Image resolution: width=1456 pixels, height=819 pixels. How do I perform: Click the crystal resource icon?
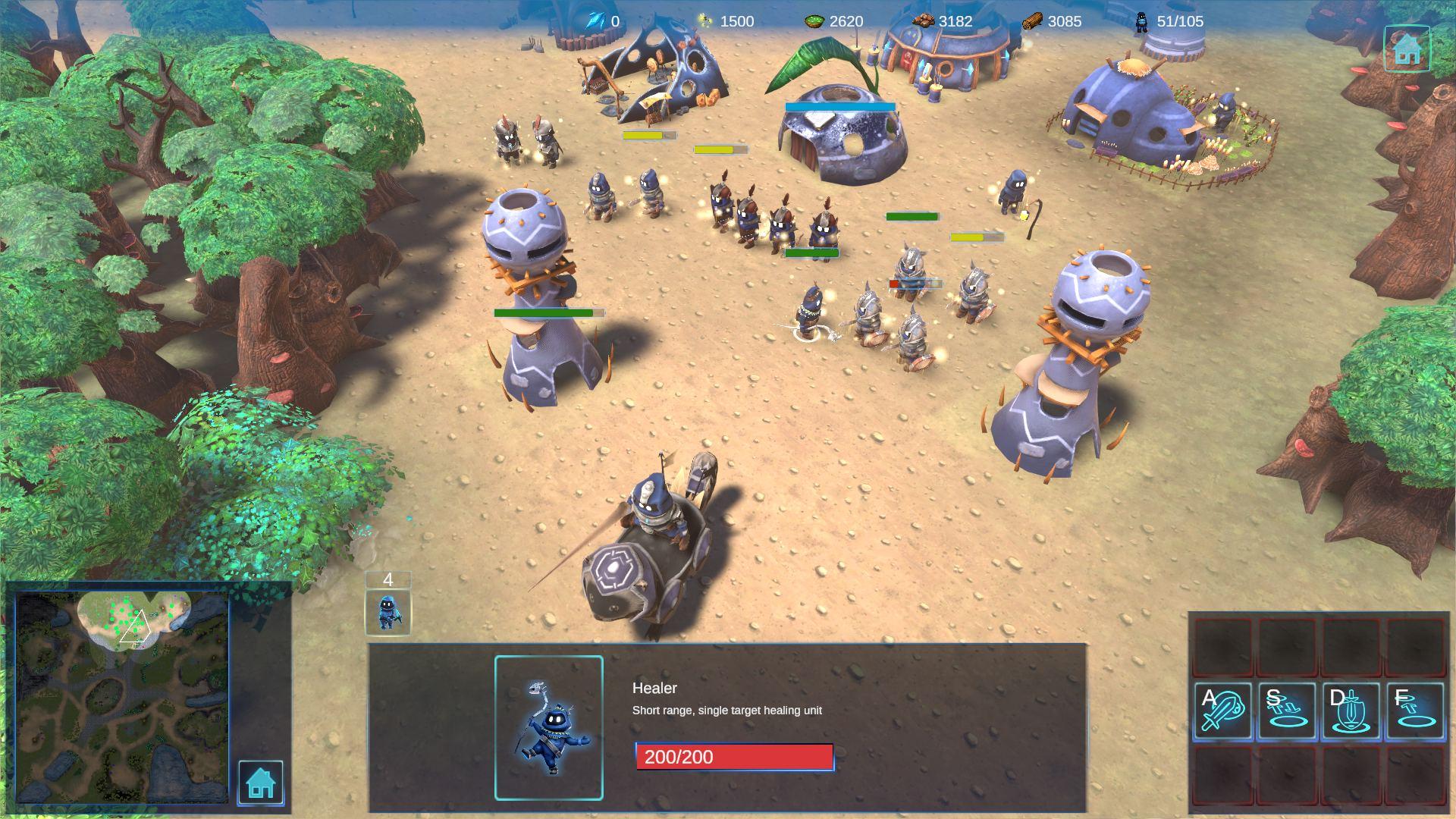pyautogui.click(x=596, y=21)
